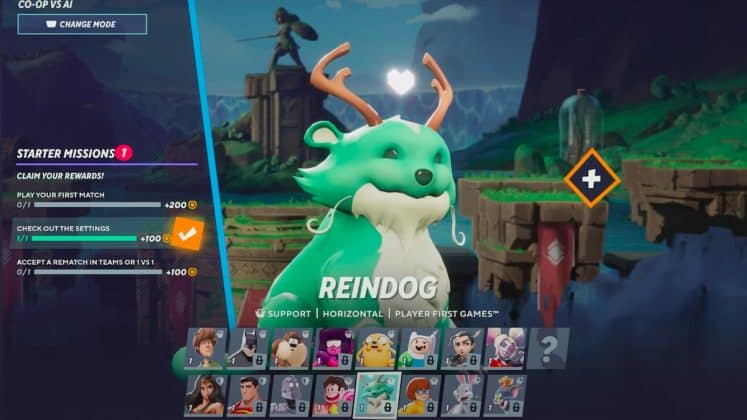747x420 pixels.
Task: Choose the Superman character tile
Action: pos(249,394)
